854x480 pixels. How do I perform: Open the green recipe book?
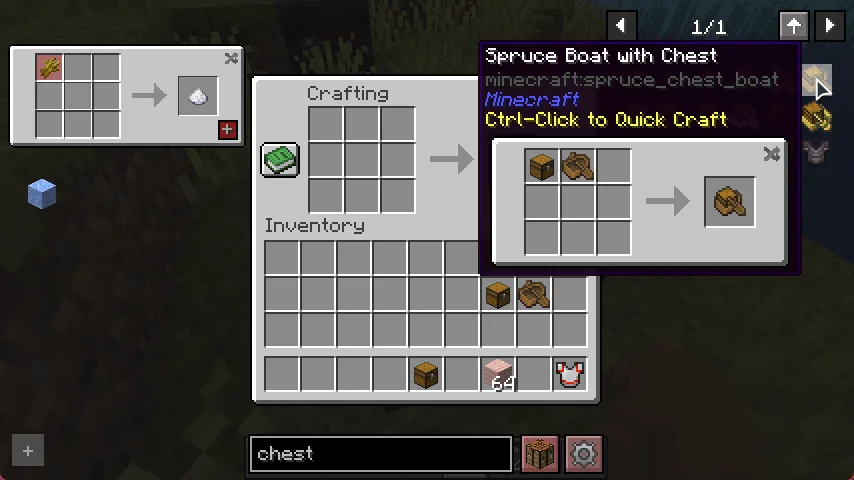pyautogui.click(x=280, y=159)
